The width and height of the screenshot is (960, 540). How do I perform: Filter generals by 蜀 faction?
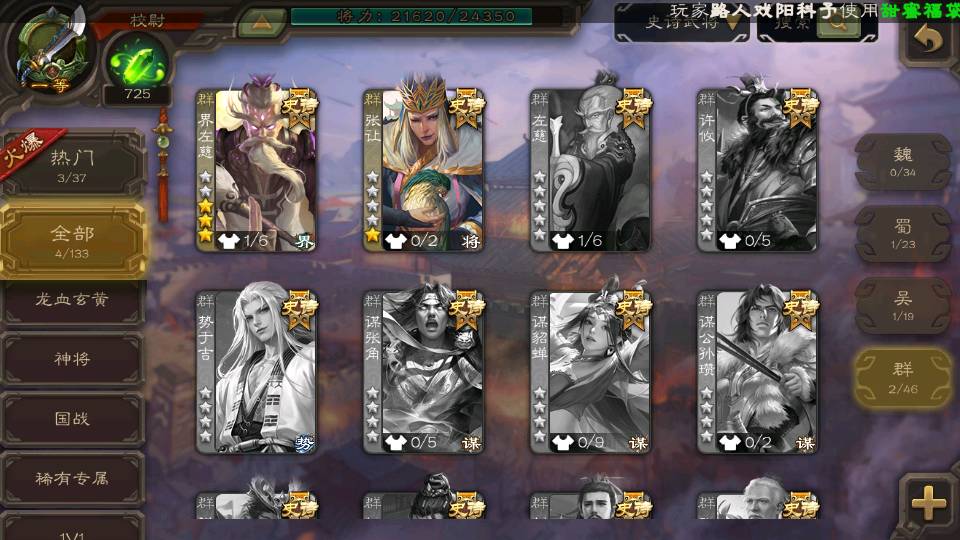pyautogui.click(x=903, y=234)
